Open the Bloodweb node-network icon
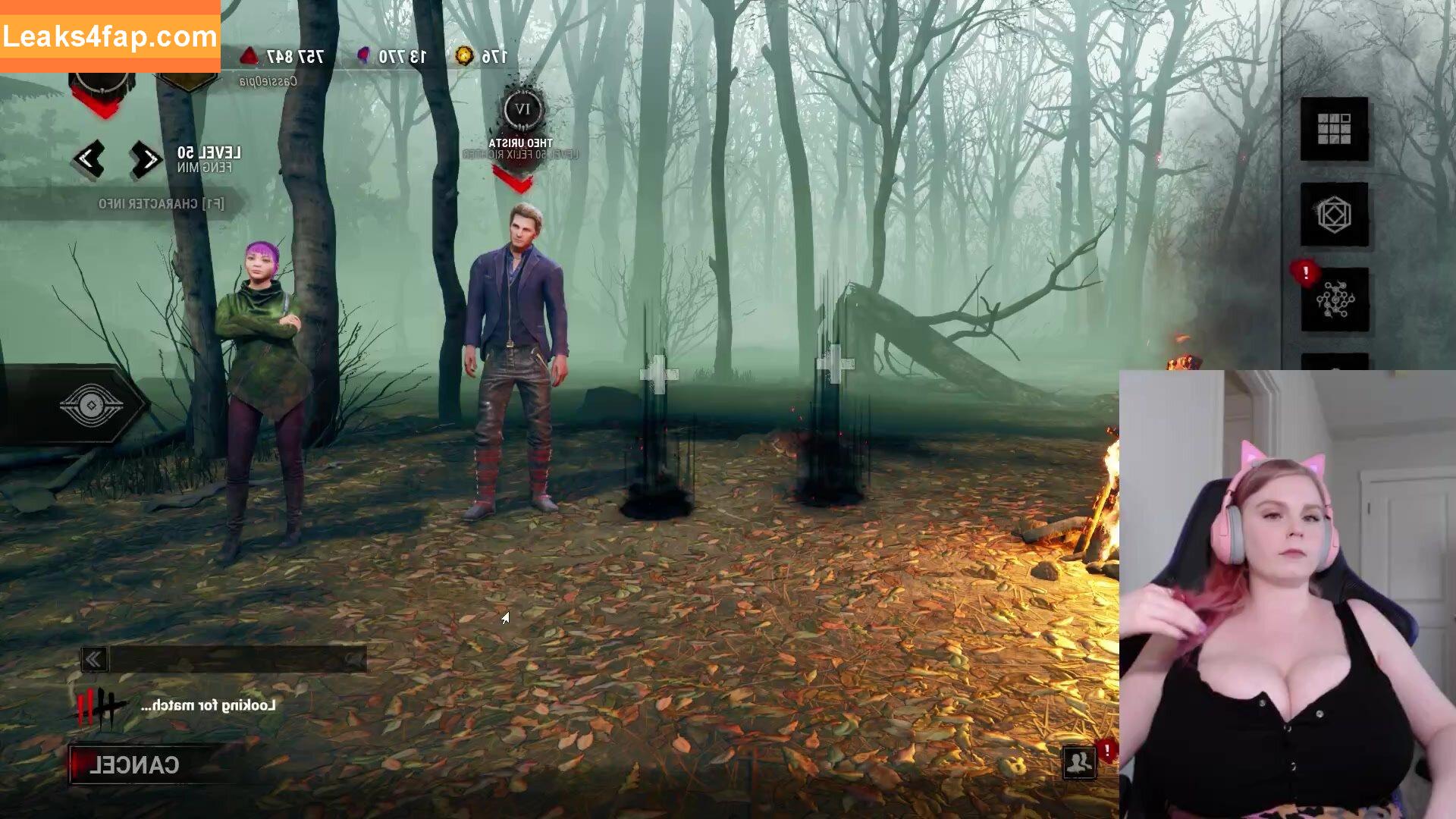The height and width of the screenshot is (819, 1456). (1335, 300)
